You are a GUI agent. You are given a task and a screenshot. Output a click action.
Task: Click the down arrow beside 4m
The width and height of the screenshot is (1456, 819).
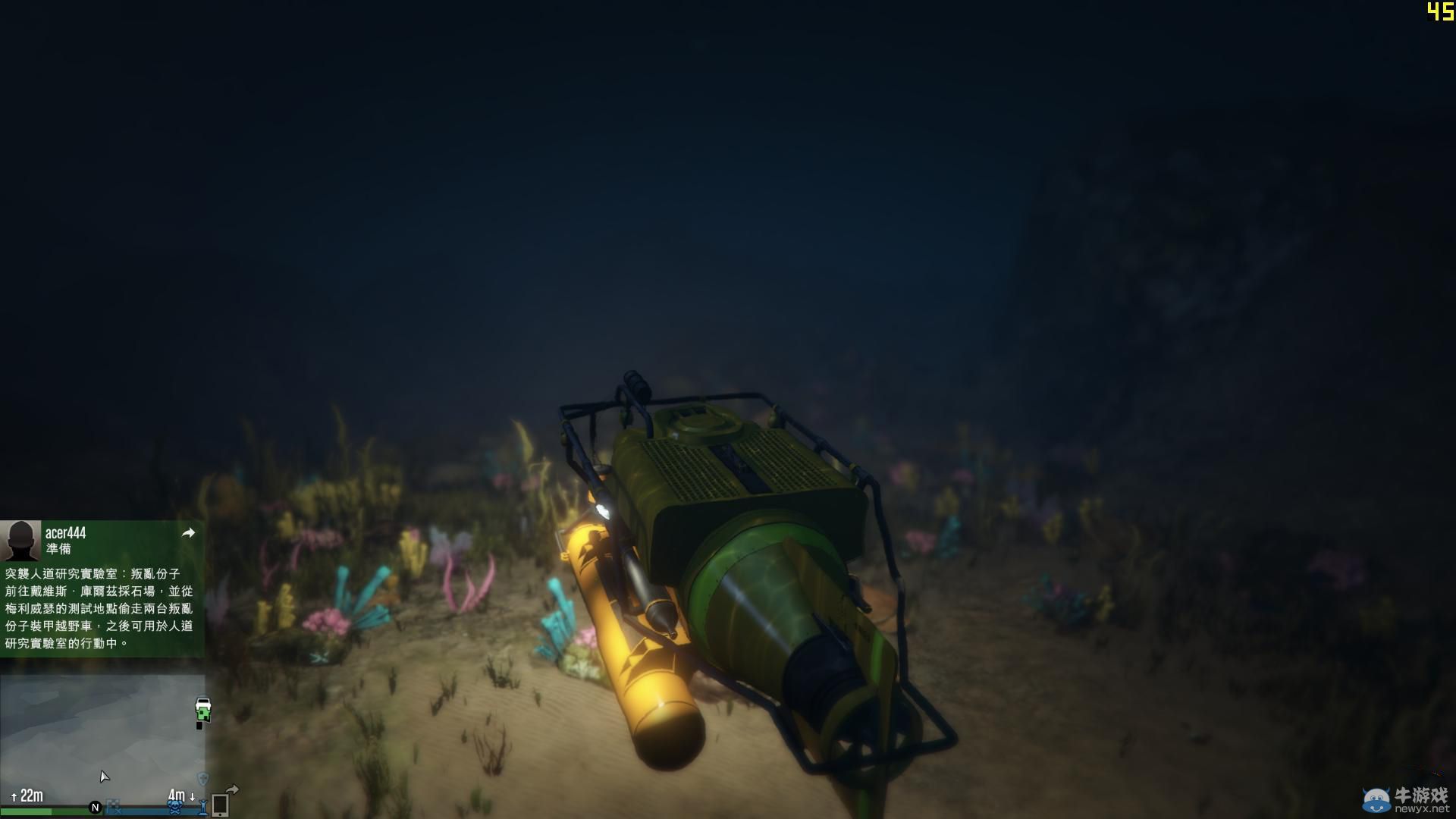pos(192,796)
